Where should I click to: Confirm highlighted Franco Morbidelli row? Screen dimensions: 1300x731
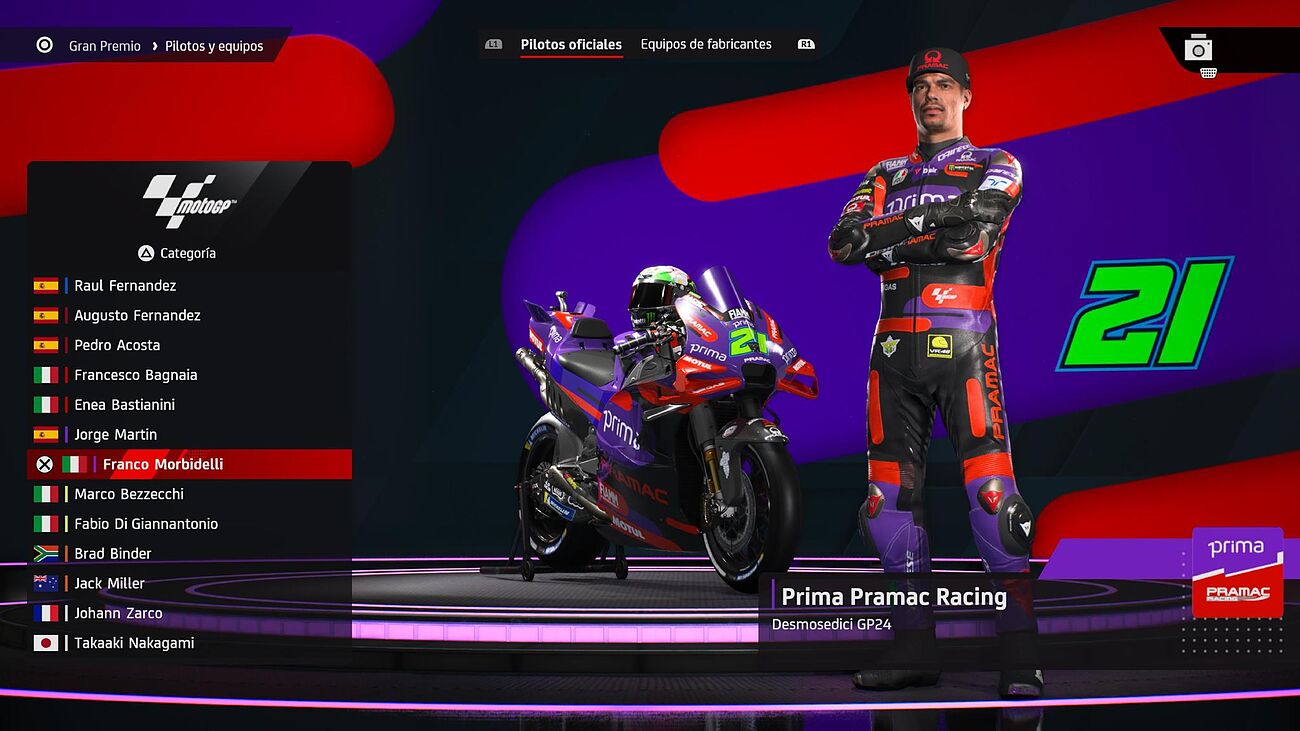162,465
